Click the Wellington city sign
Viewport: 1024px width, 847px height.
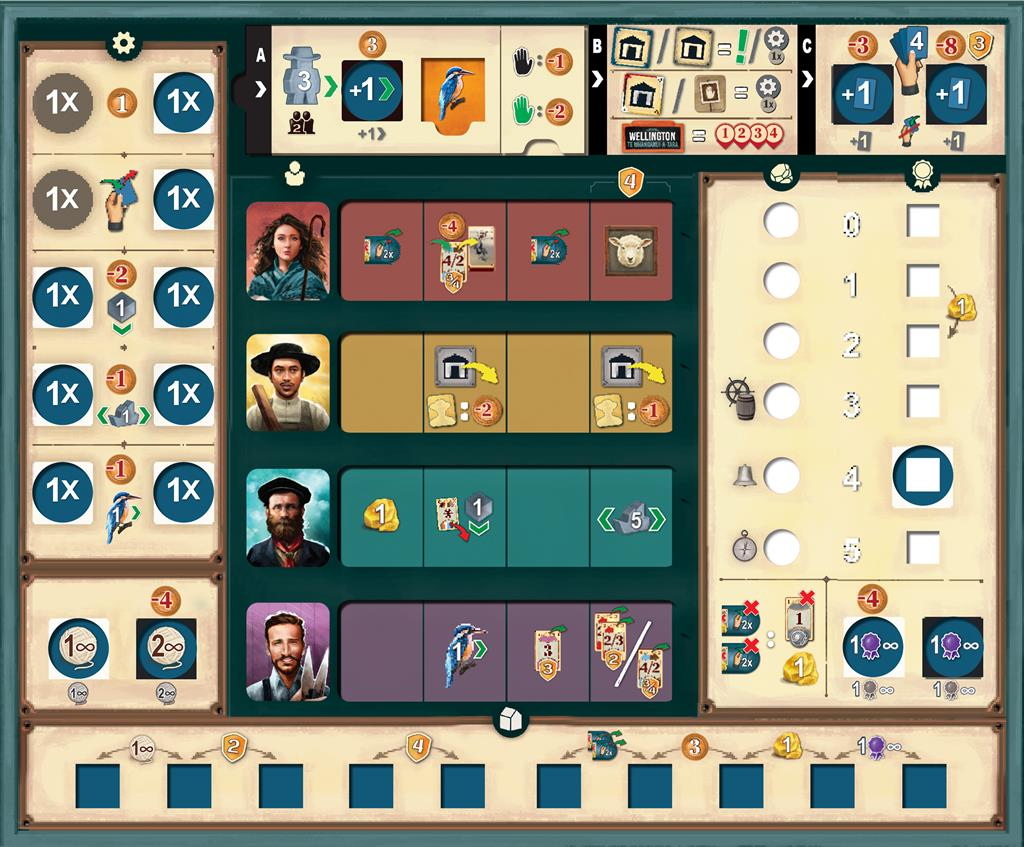(x=650, y=135)
